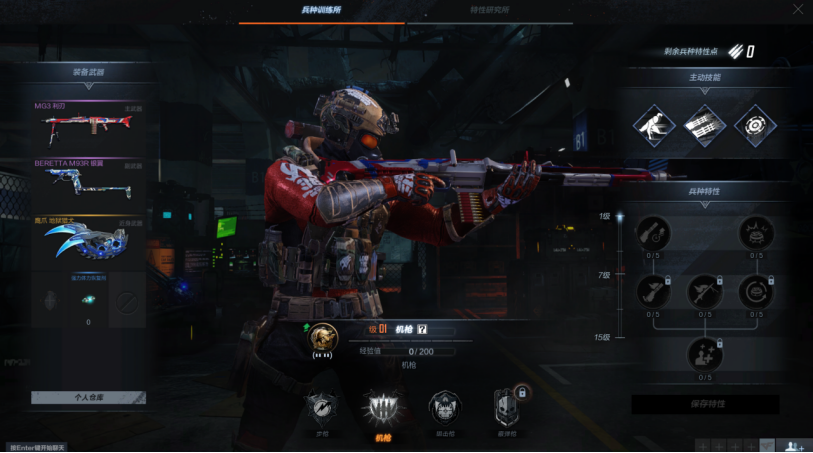The image size is (813, 453).
Task: Open the 特性研究所 tab
Action: tap(489, 10)
